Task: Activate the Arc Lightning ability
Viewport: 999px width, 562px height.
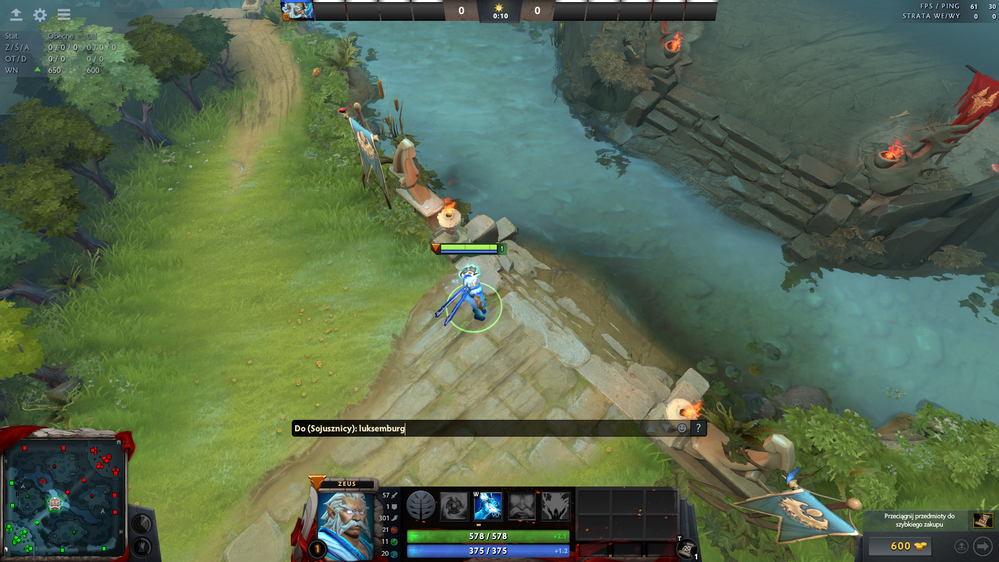Action: 454,506
